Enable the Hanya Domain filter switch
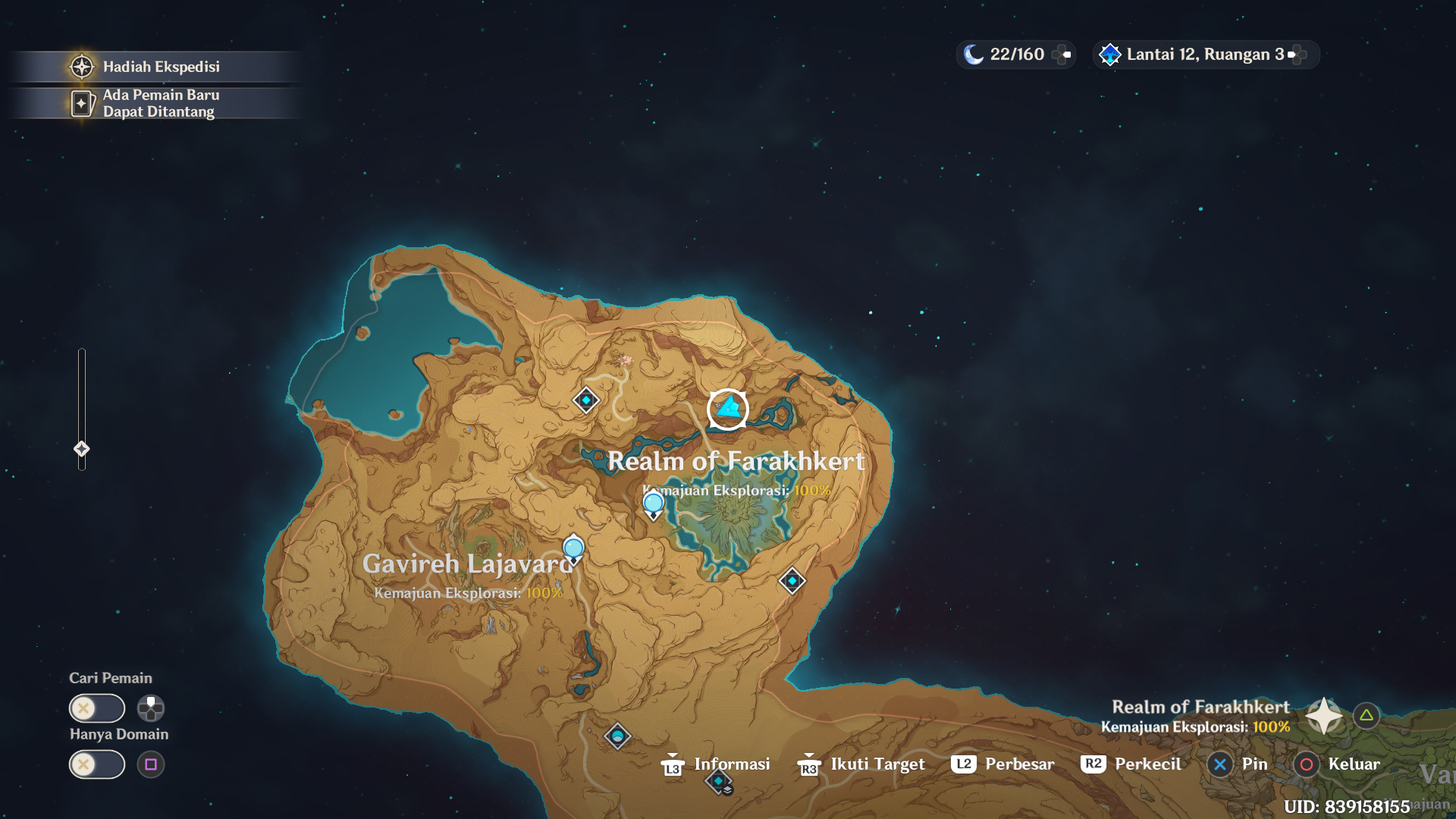Screen dimensions: 1456x819 (96, 764)
